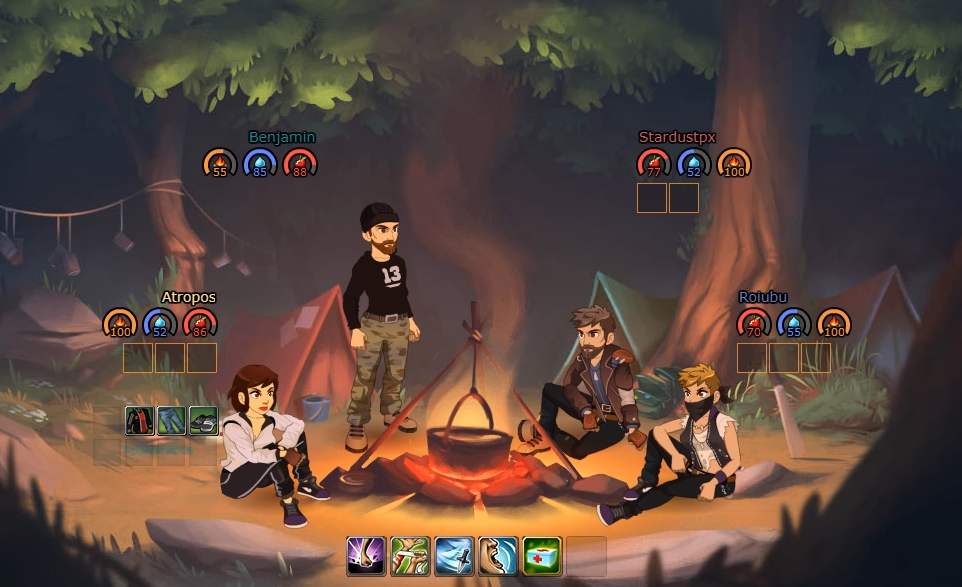
Task: Use the first aid kit
Action: click(x=542, y=556)
